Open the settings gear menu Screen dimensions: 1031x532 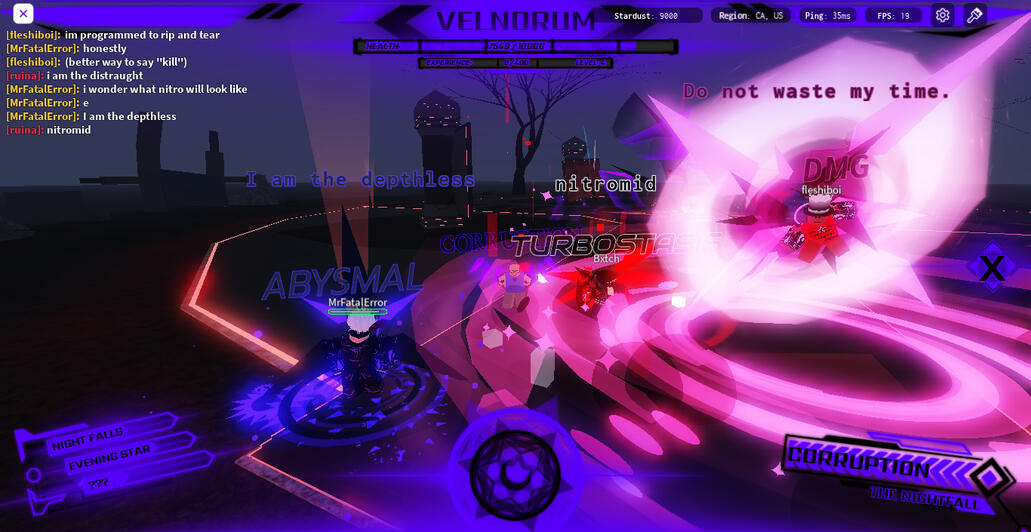coord(942,15)
